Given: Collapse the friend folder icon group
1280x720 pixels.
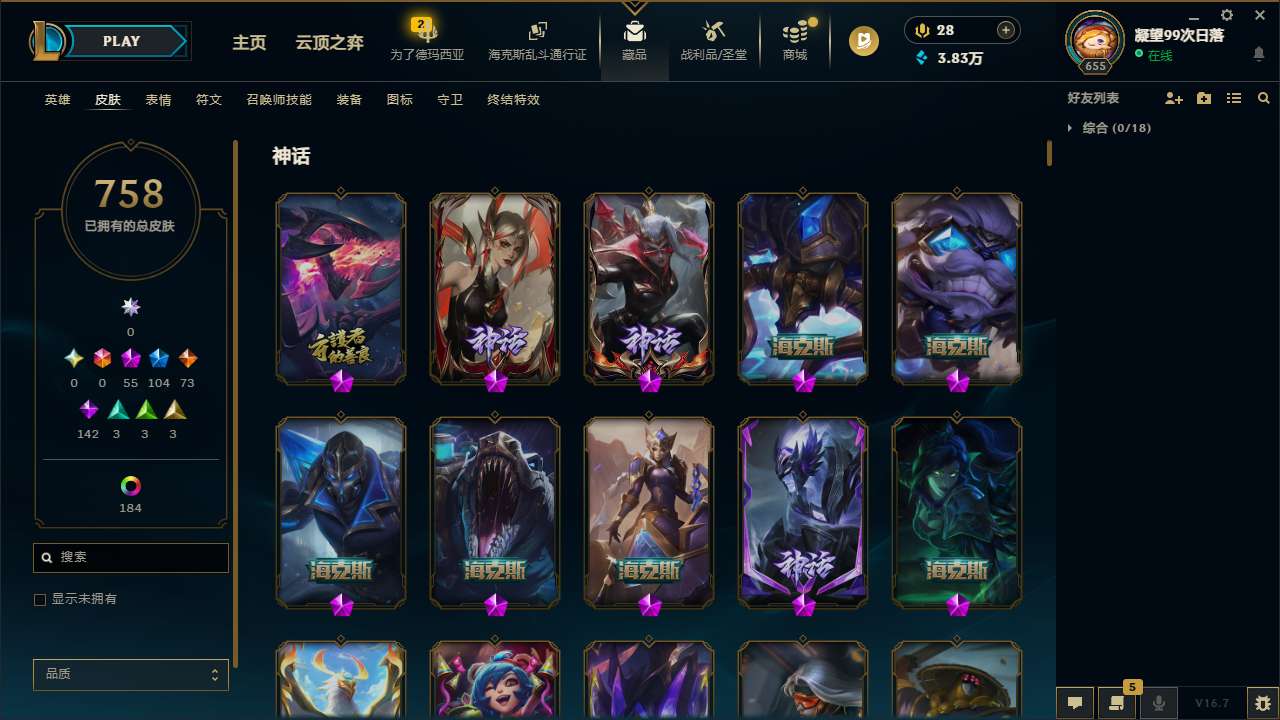Looking at the screenshot, I should click(x=1203, y=98).
